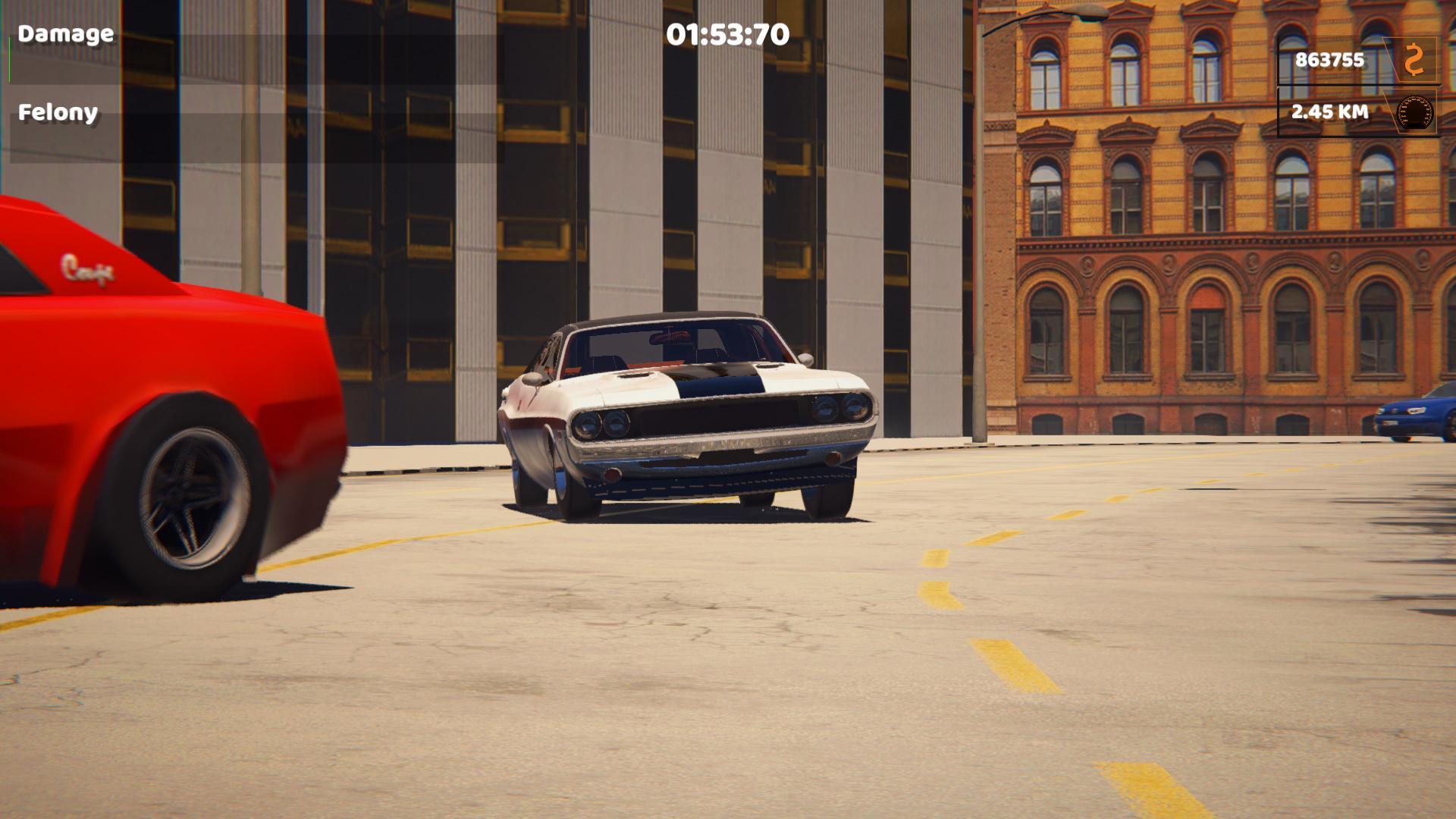Click the money counter showing 863755
The width and height of the screenshot is (1456, 819).
(1329, 58)
